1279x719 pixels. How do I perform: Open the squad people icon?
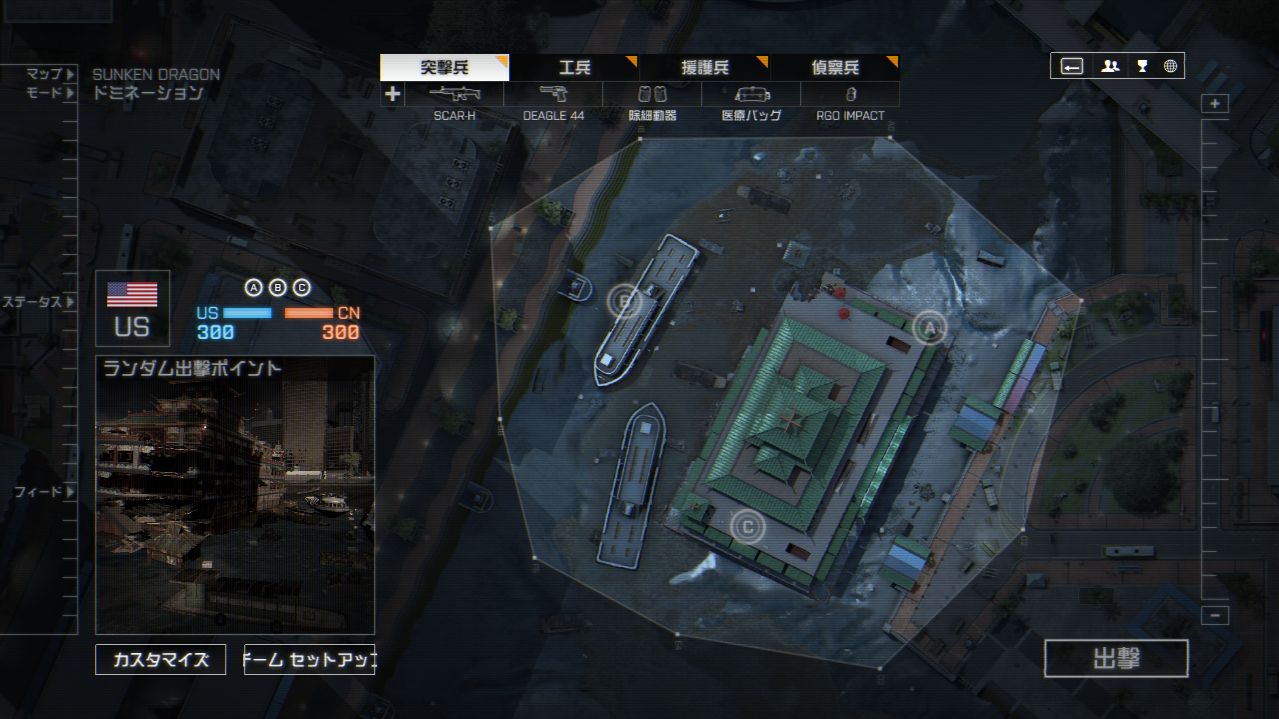coord(1110,66)
